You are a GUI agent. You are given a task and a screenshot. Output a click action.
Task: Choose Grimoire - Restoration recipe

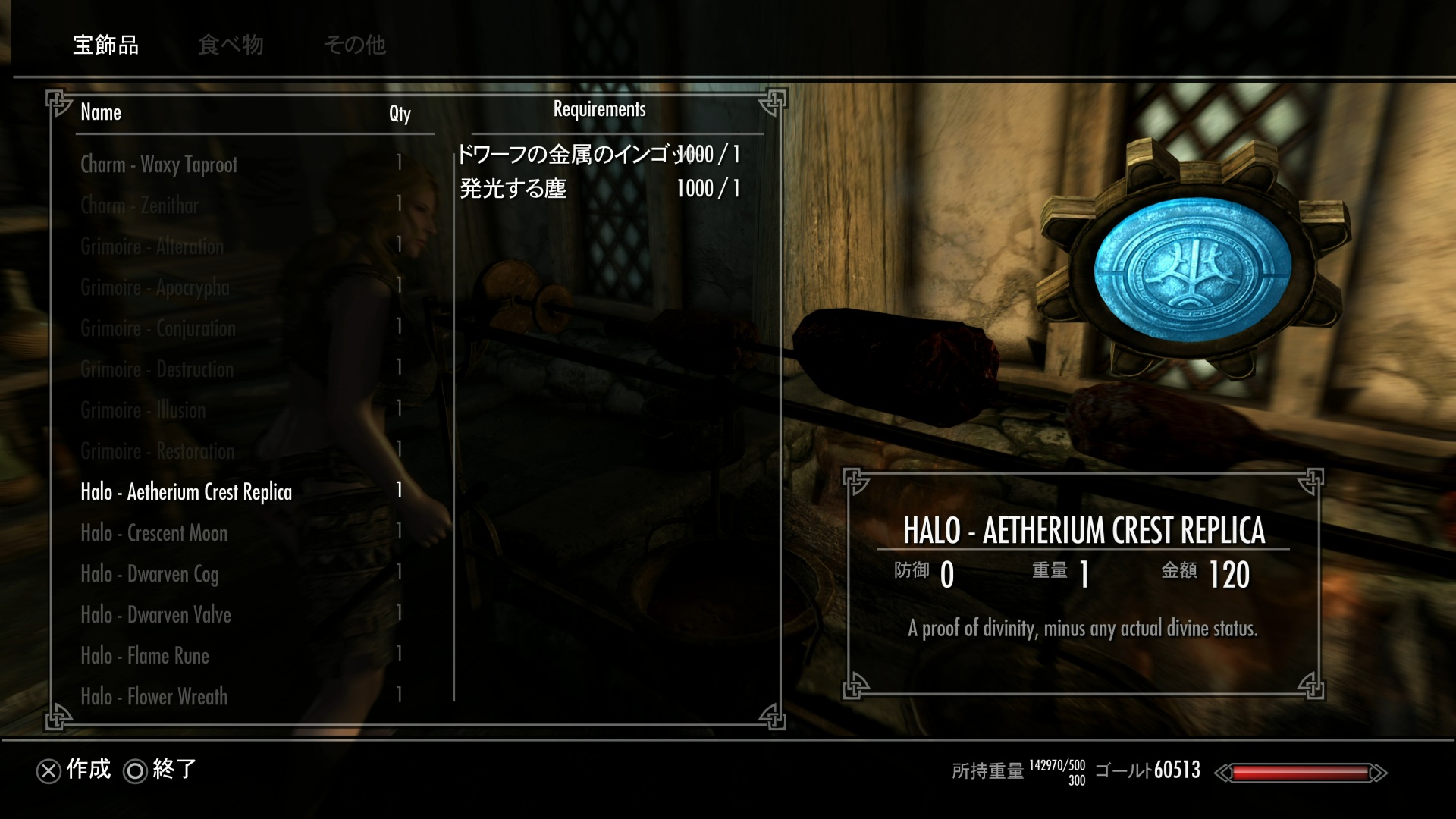tap(158, 451)
